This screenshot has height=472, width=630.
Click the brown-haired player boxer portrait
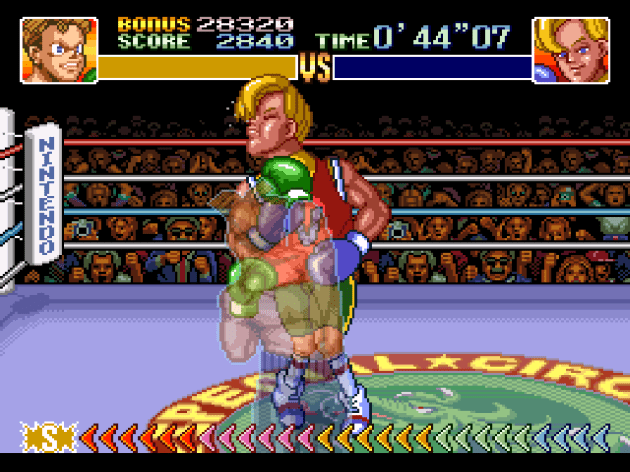click(59, 50)
